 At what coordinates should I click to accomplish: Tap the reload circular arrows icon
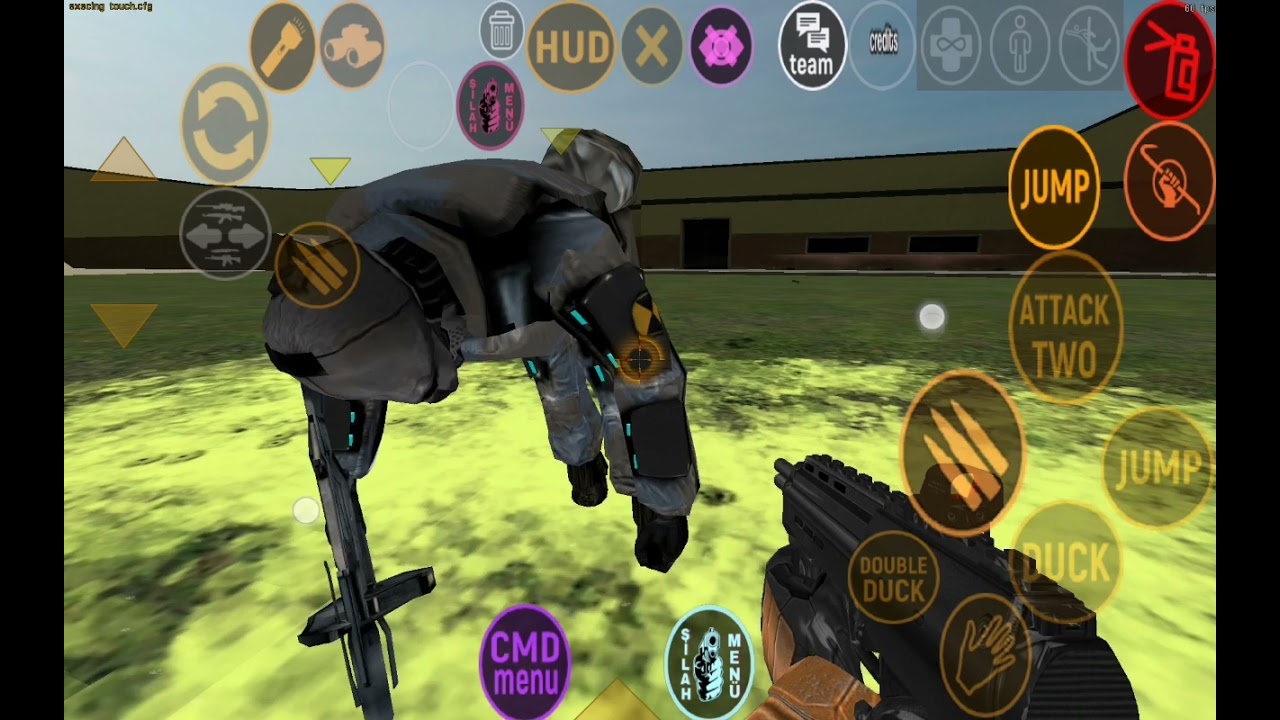tap(225, 125)
